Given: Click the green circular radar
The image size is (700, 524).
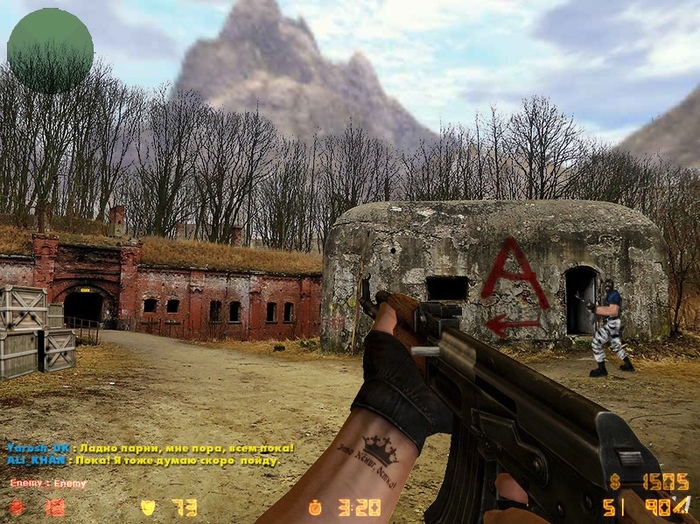Looking at the screenshot, I should tap(50, 51).
